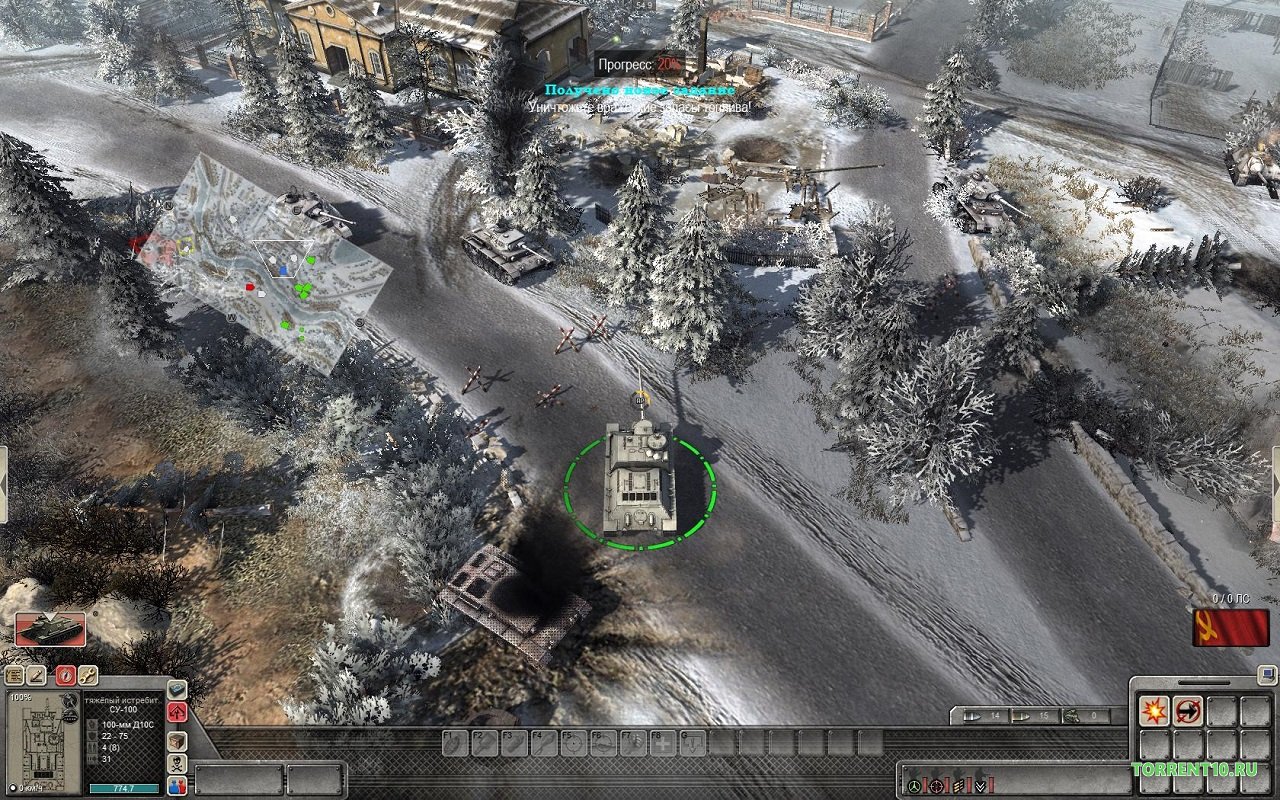Open the objectives list button
Viewport: 1280px width, 800px height.
[15, 675]
